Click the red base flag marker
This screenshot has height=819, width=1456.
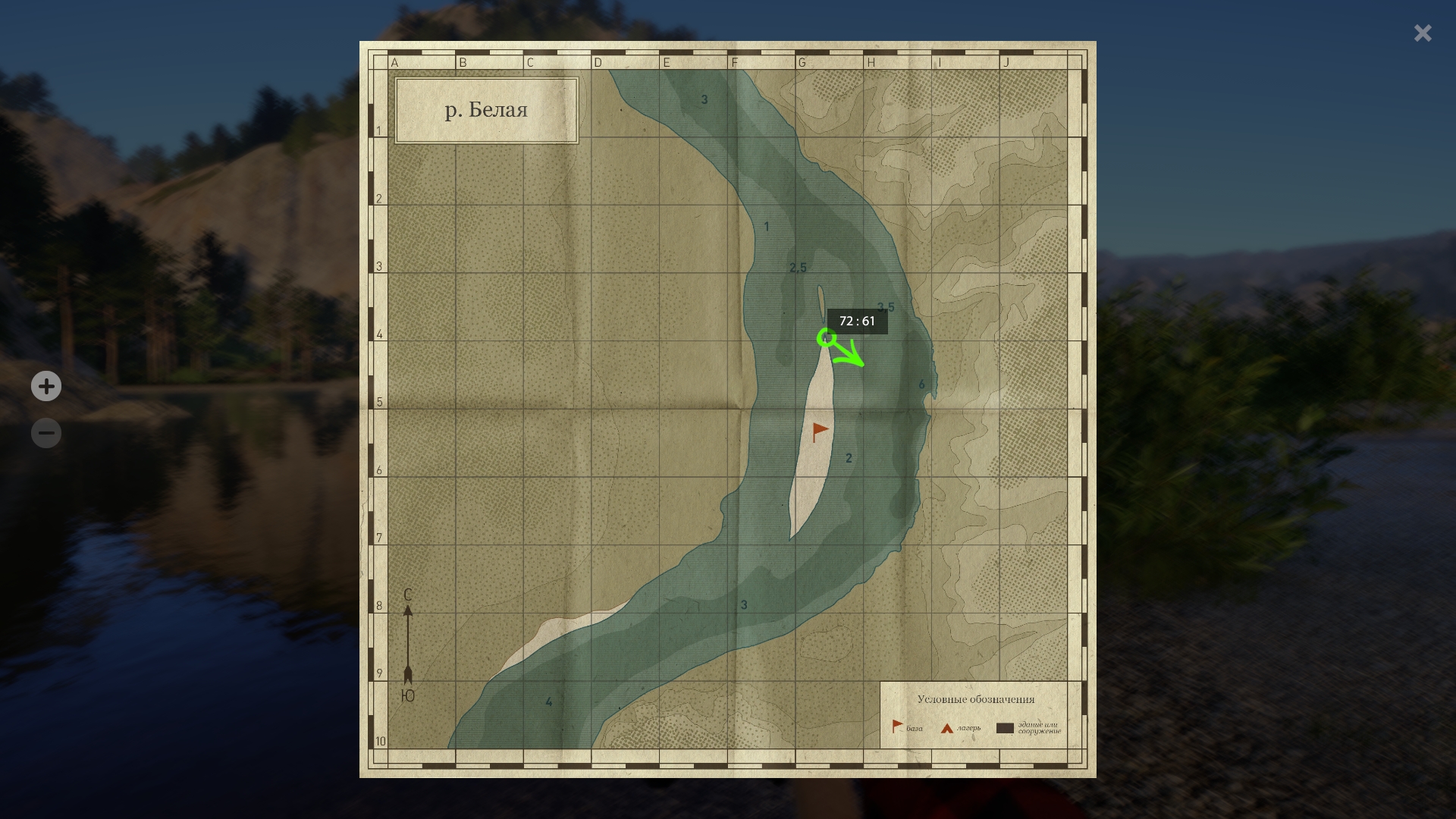(820, 431)
